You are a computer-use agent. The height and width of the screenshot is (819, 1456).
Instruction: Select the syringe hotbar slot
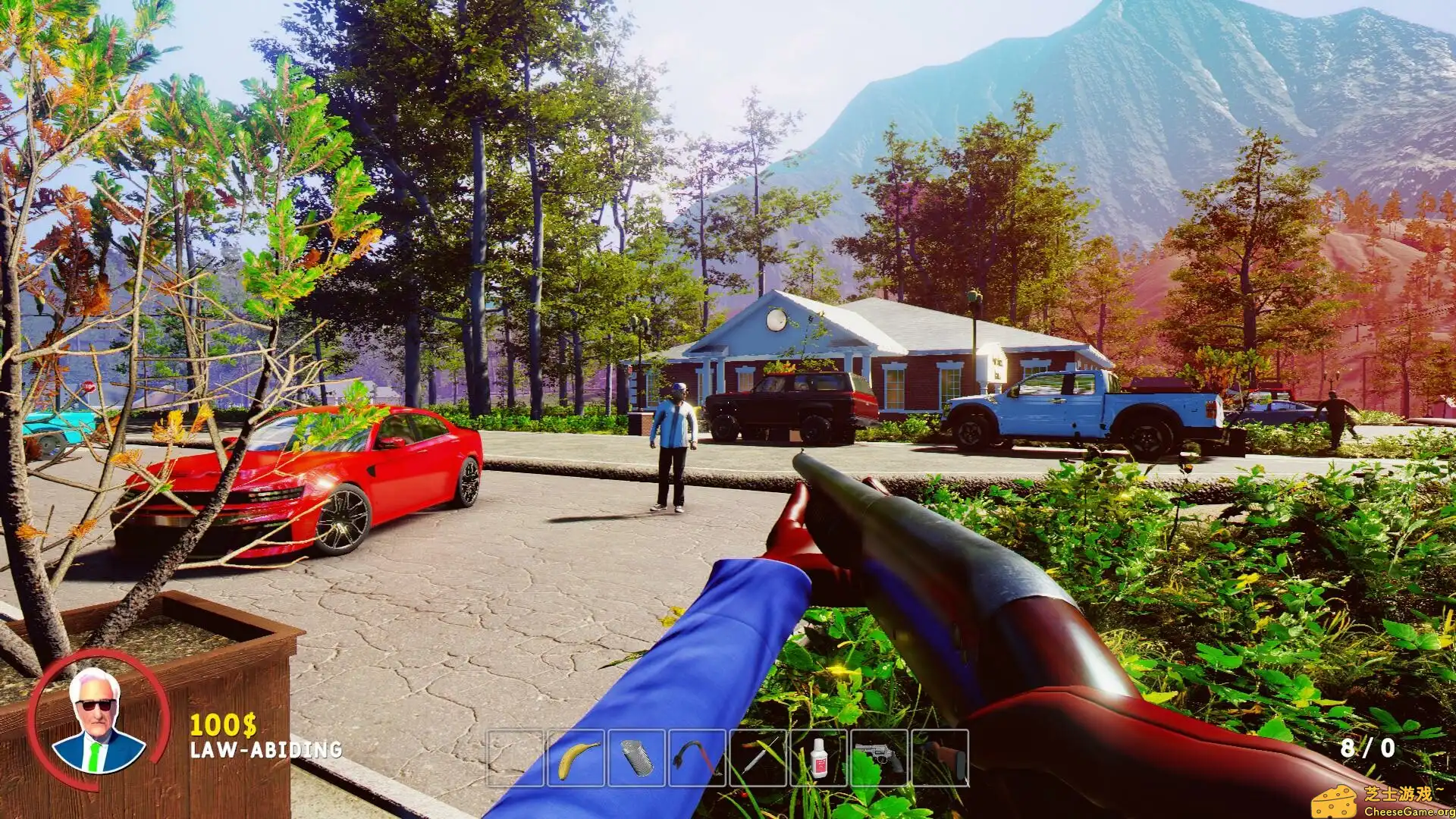[758, 758]
